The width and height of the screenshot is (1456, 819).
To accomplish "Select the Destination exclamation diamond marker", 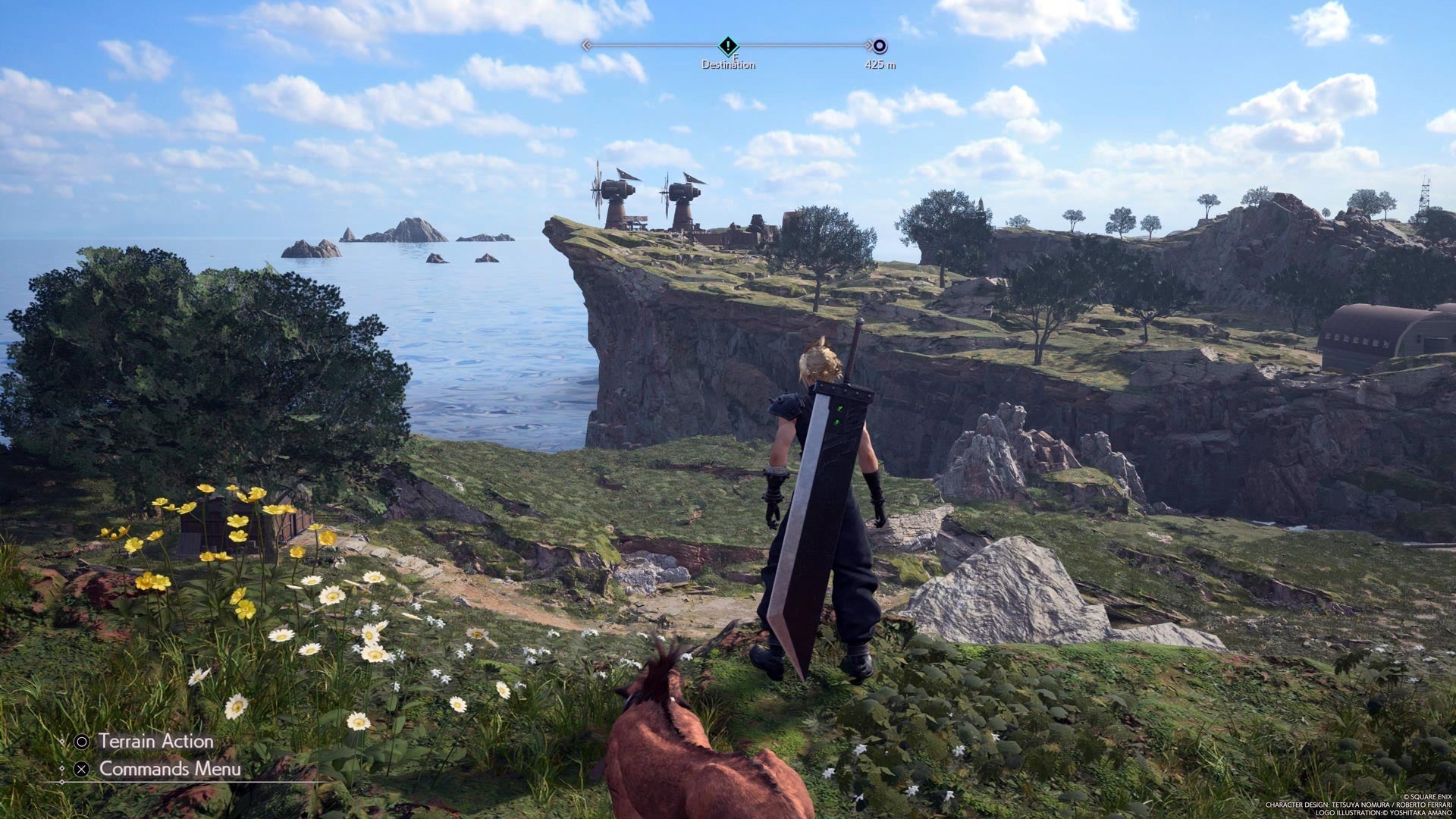I will point(727,45).
